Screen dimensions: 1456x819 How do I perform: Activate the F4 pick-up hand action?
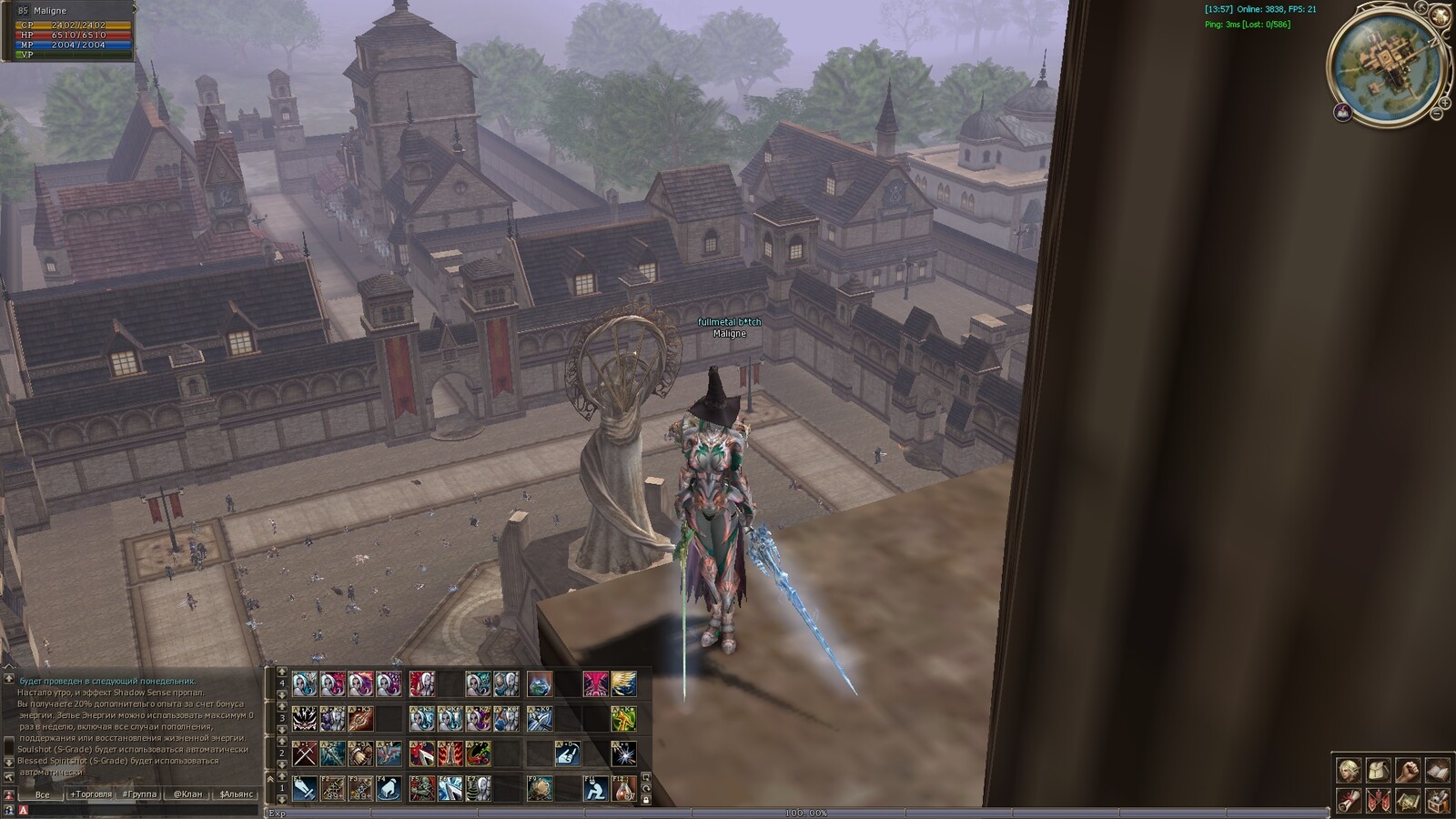(x=389, y=788)
